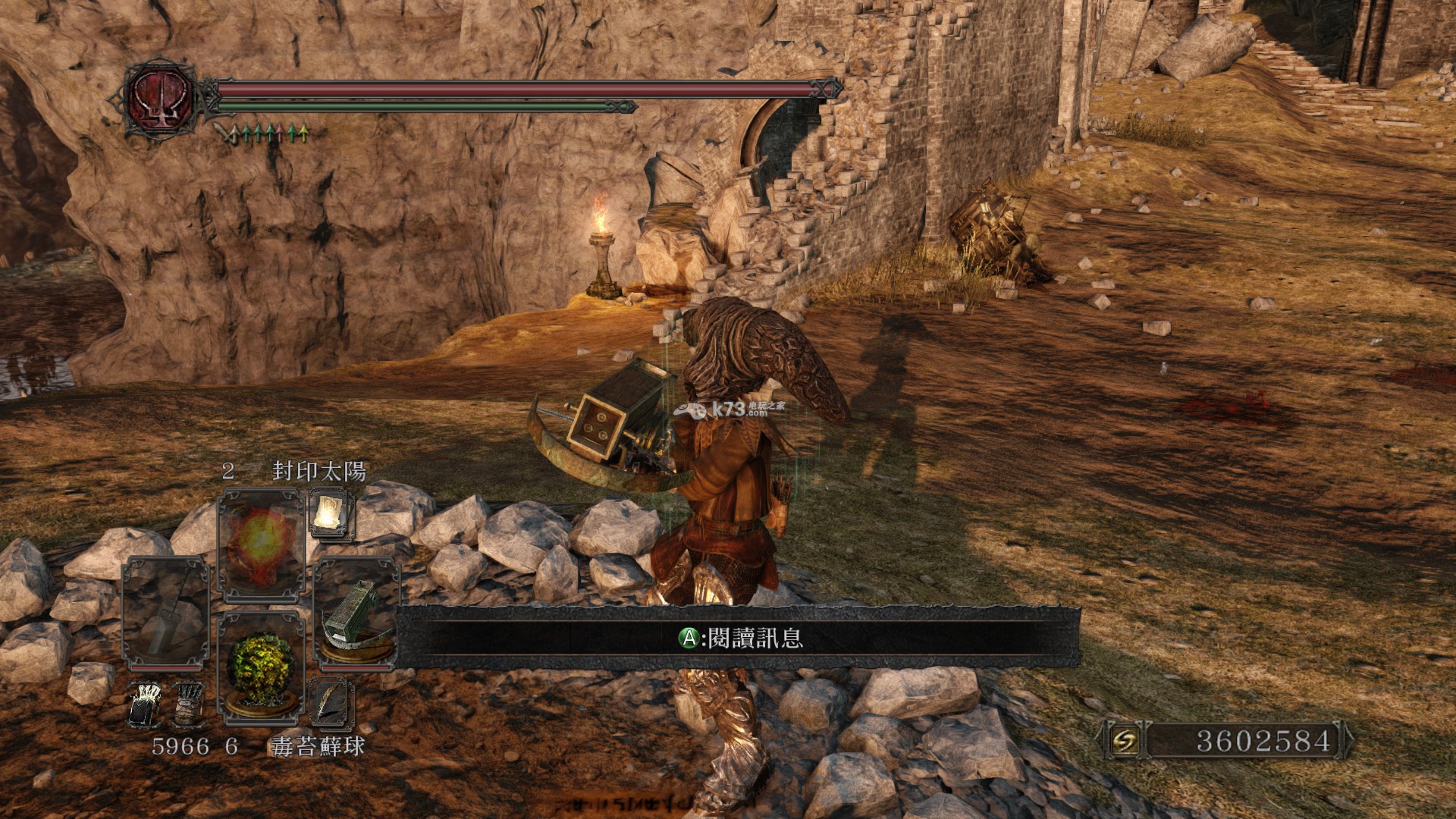The image size is (1456, 819).
Task: Click the greatsword left-hand weapon slot
Action: tap(165, 613)
